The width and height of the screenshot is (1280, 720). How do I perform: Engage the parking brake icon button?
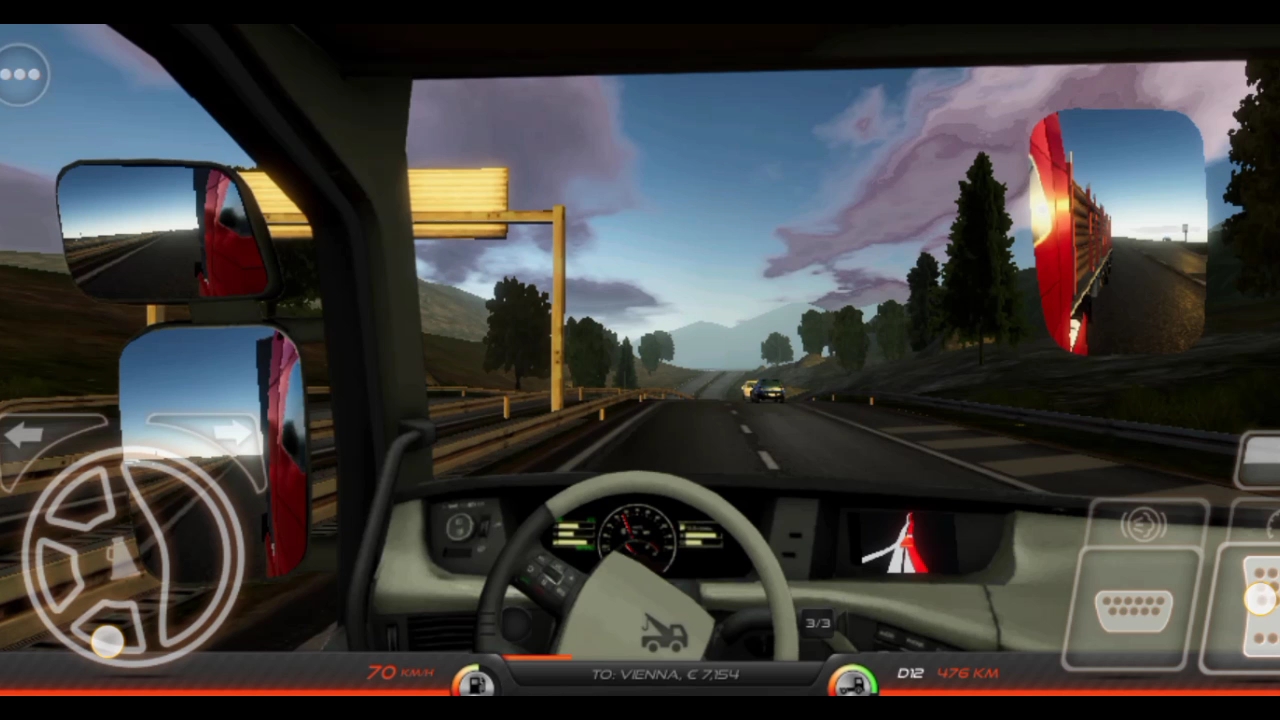point(1142,525)
